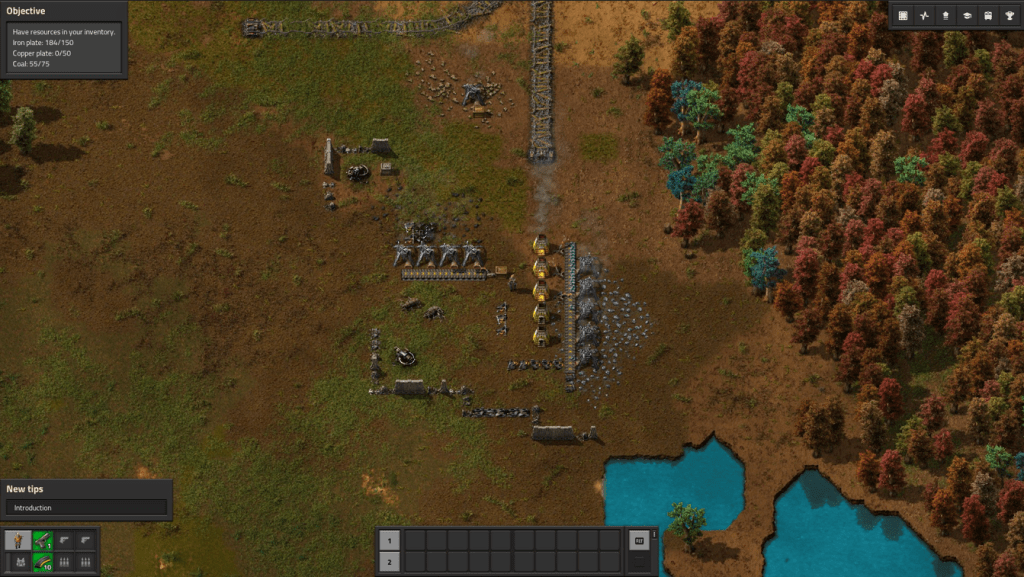Click the Objective panel

[x=63, y=40]
